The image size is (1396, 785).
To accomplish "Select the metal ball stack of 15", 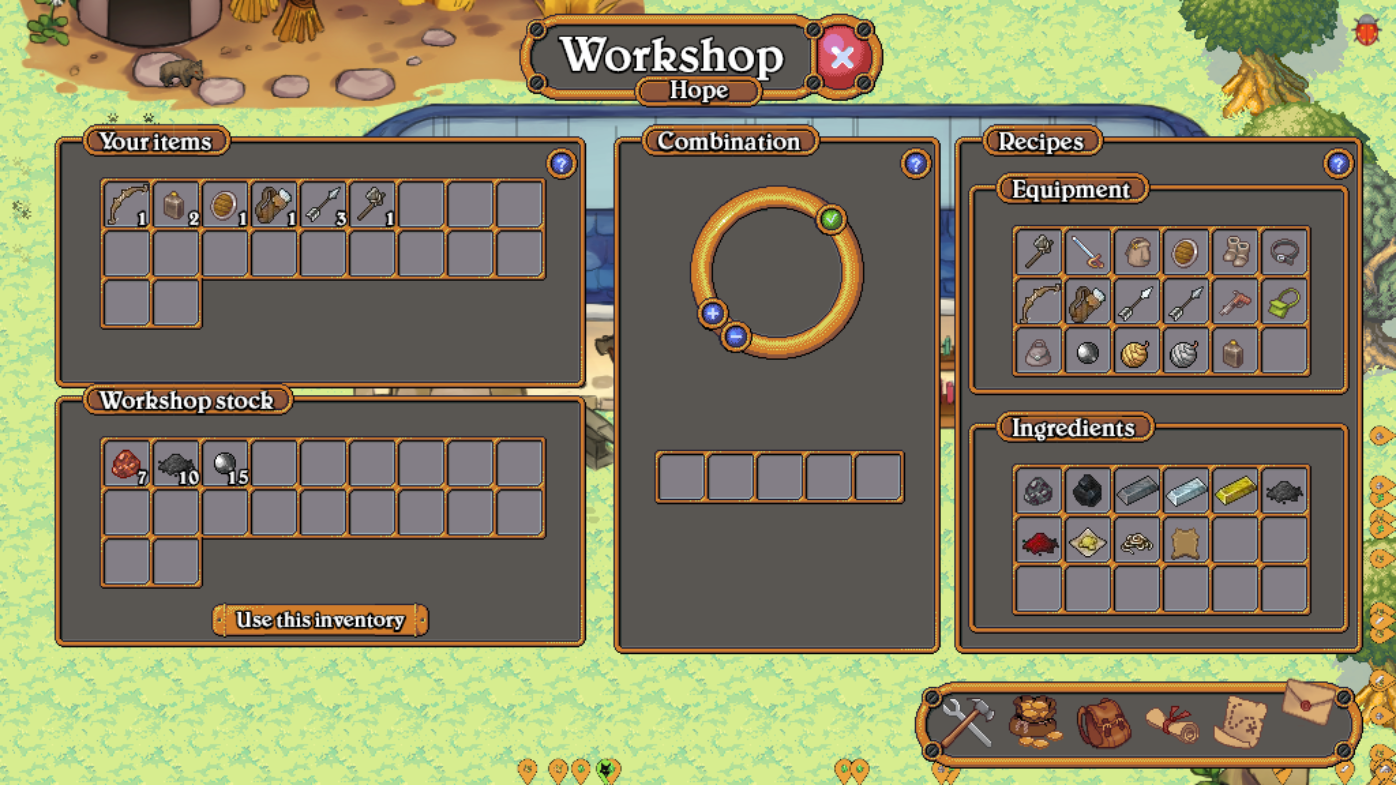I will pos(225,464).
